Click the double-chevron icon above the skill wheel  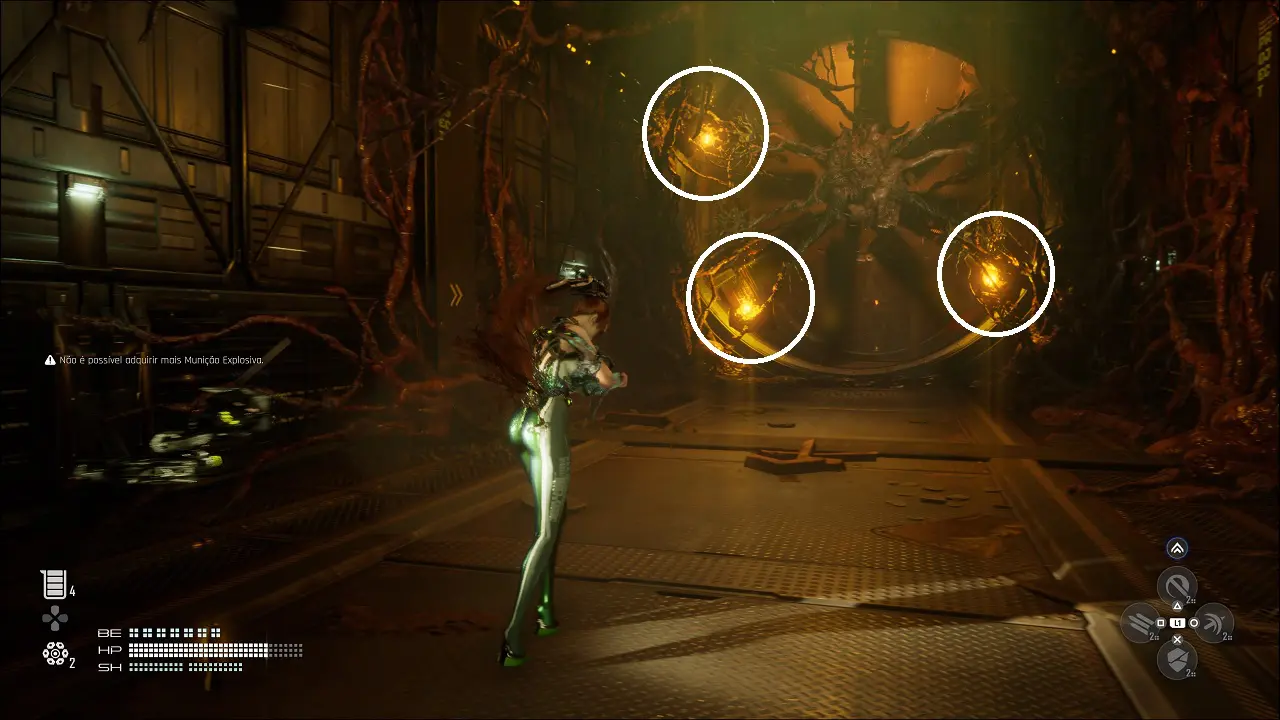(x=1177, y=548)
